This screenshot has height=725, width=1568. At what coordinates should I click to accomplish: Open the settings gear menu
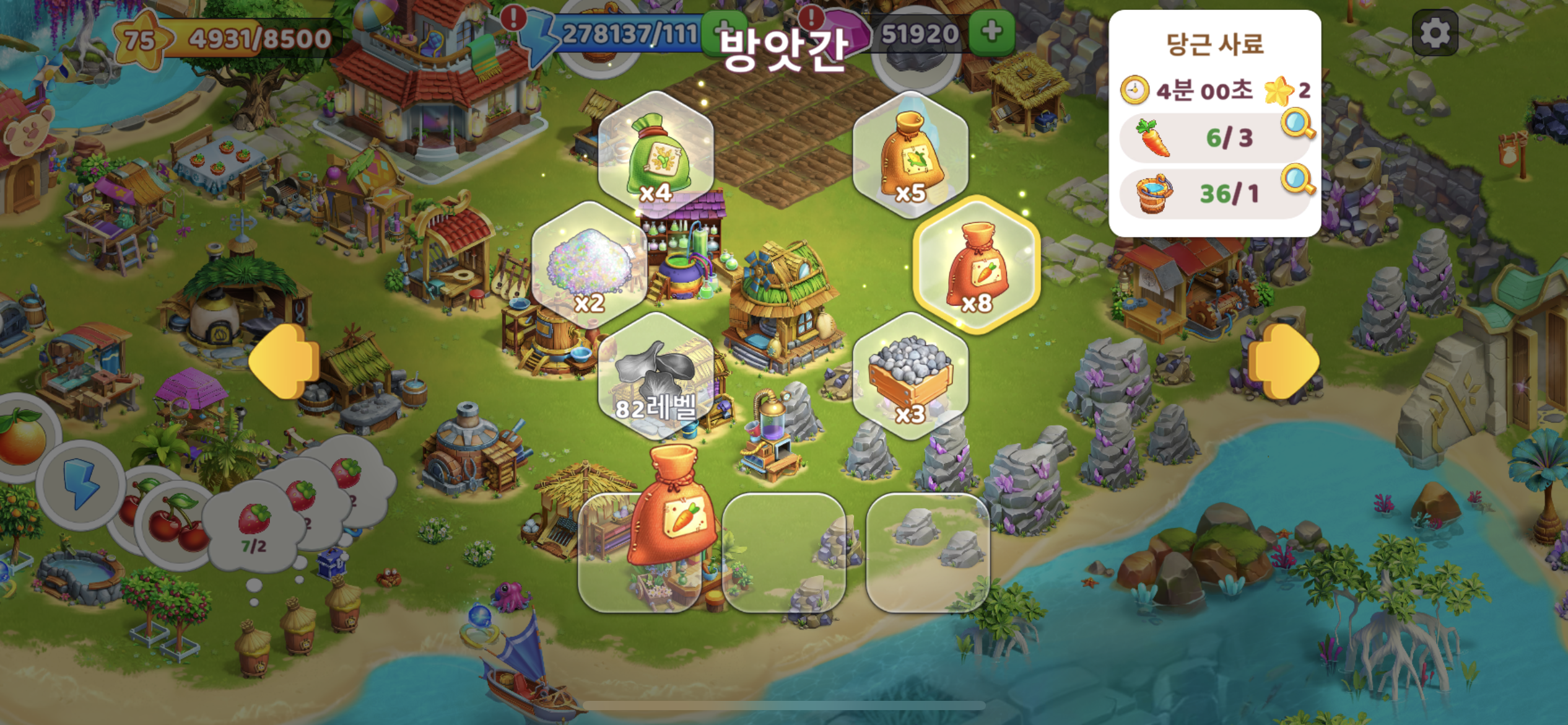pyautogui.click(x=1435, y=33)
